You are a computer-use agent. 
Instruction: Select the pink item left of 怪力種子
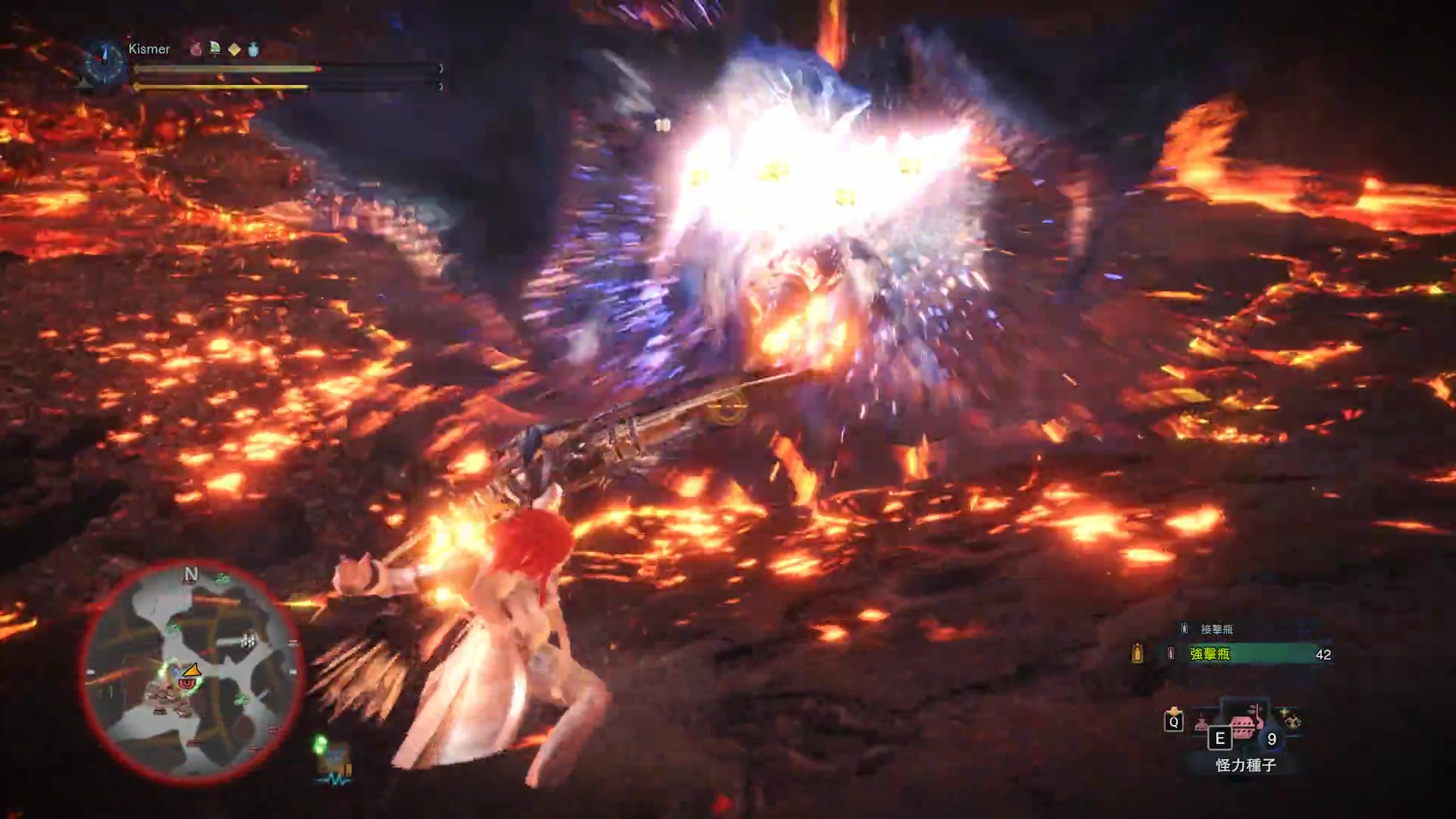tap(1203, 723)
